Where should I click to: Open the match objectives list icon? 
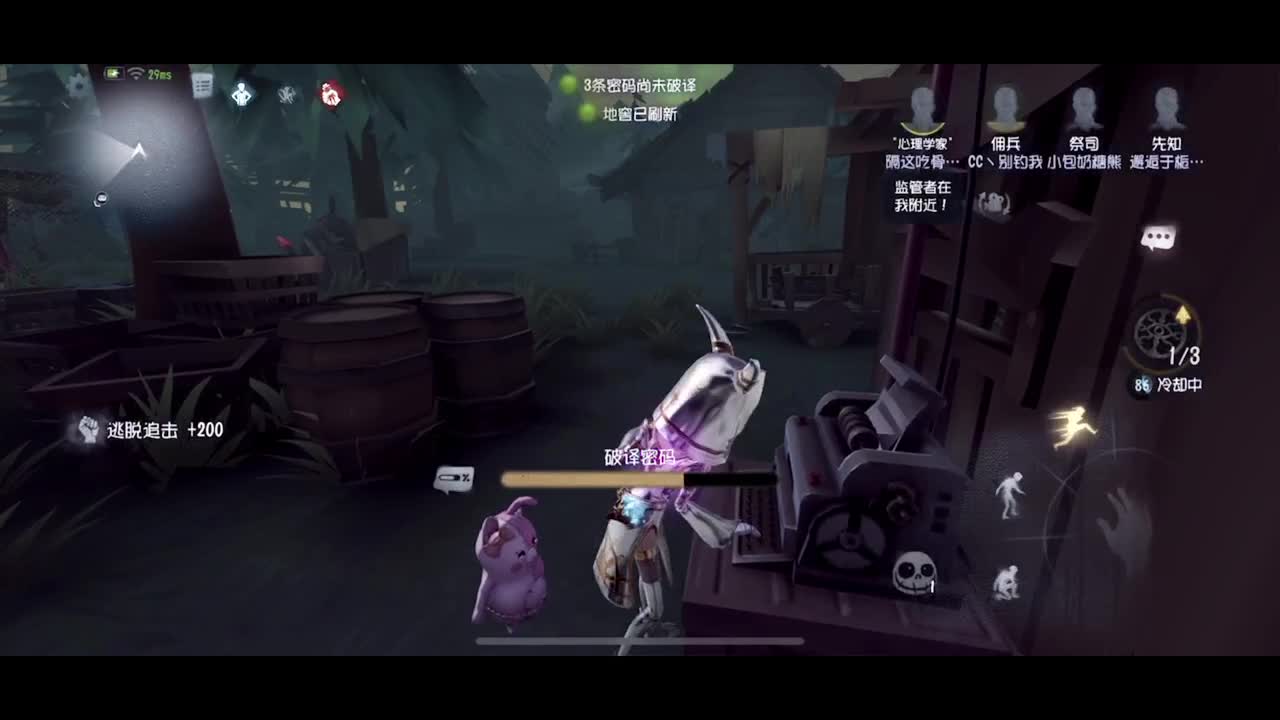(202, 86)
